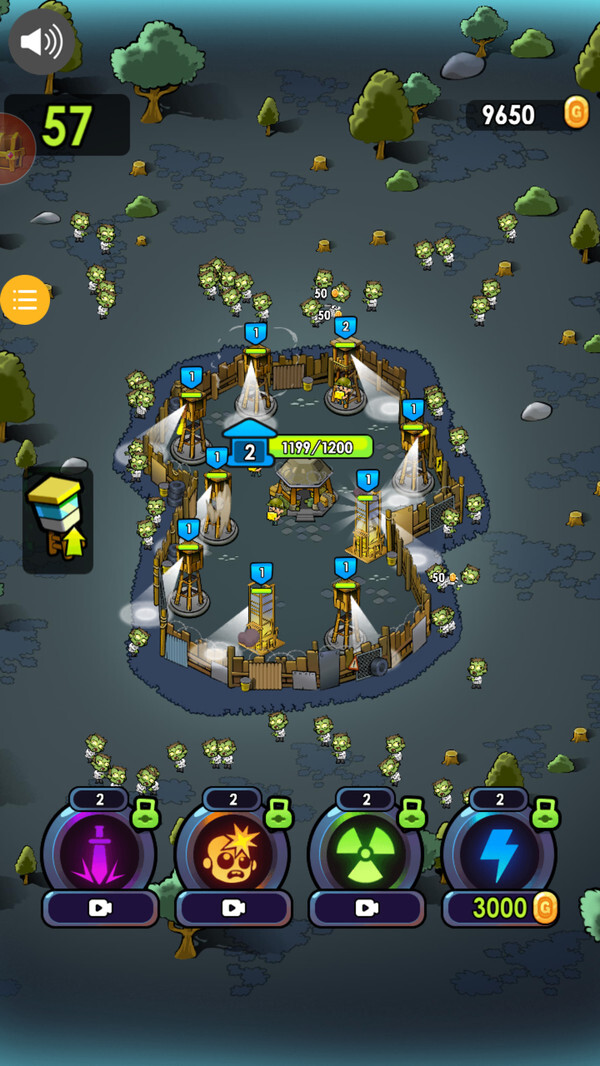Buy lightning ability for 3000 gold
Image resolution: width=600 pixels, height=1066 pixels.
[x=500, y=908]
